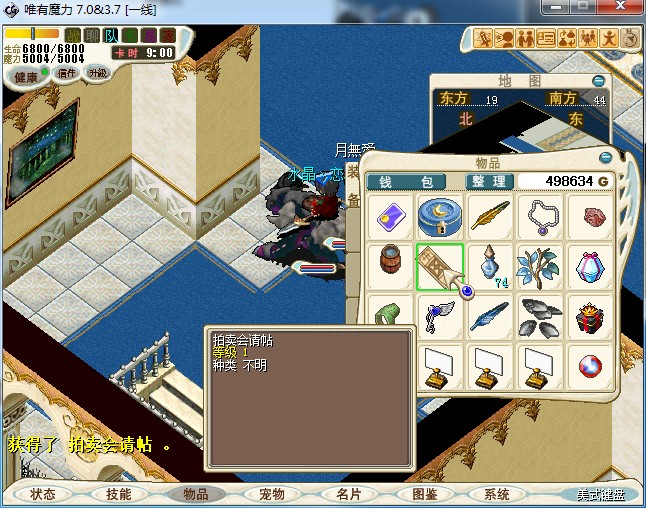Collapse the 地图 map panel
The height and width of the screenshot is (508, 646).
(x=598, y=80)
